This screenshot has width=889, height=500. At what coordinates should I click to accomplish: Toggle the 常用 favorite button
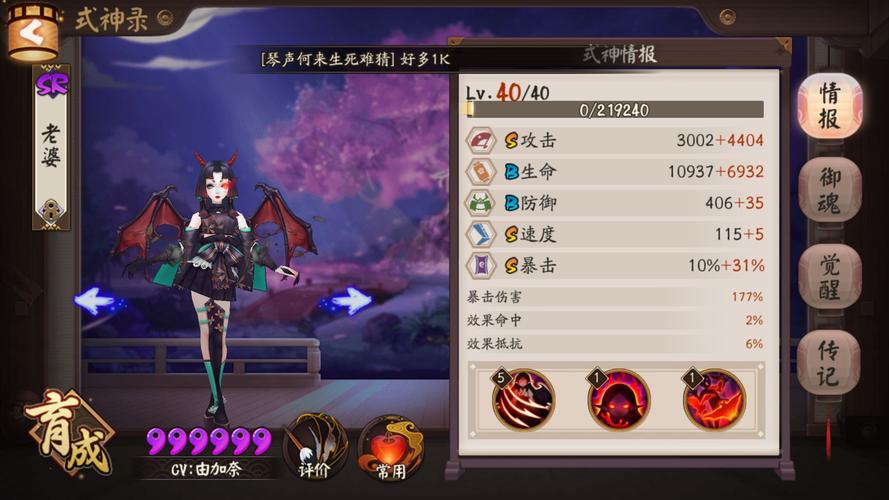click(x=391, y=447)
